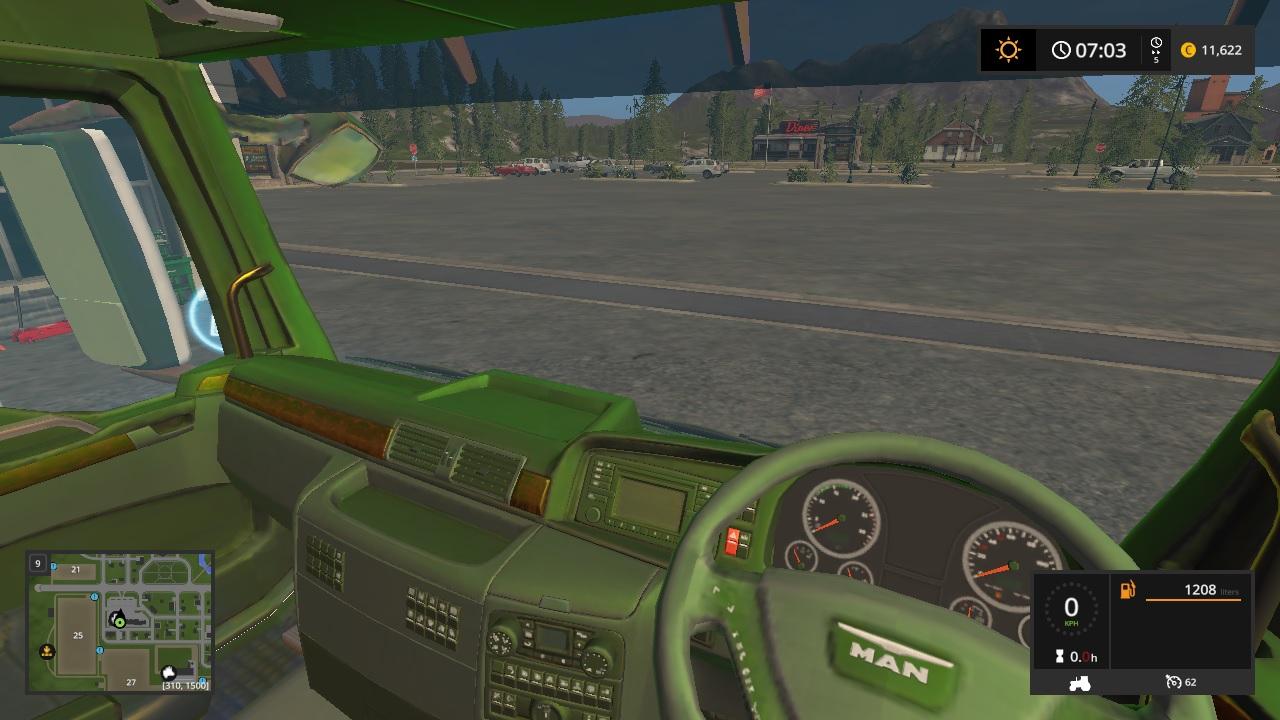
Task: Click the yellow unloading marker on minimap
Action: coord(47,652)
